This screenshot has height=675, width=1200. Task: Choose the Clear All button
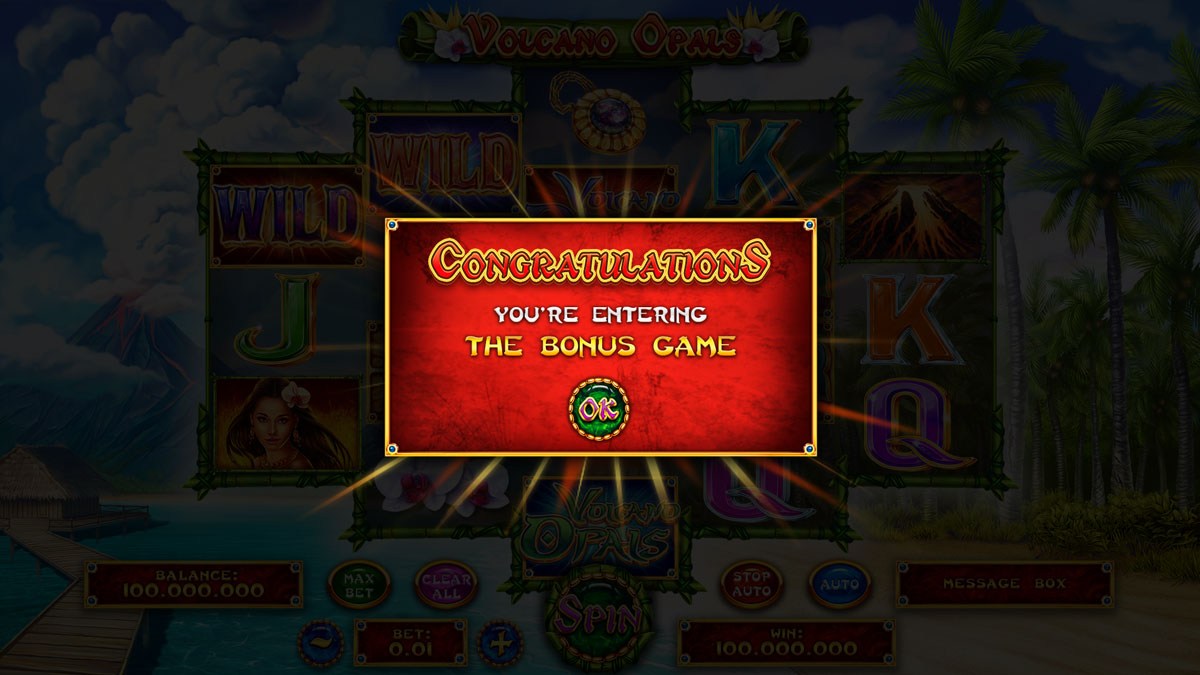point(446,585)
